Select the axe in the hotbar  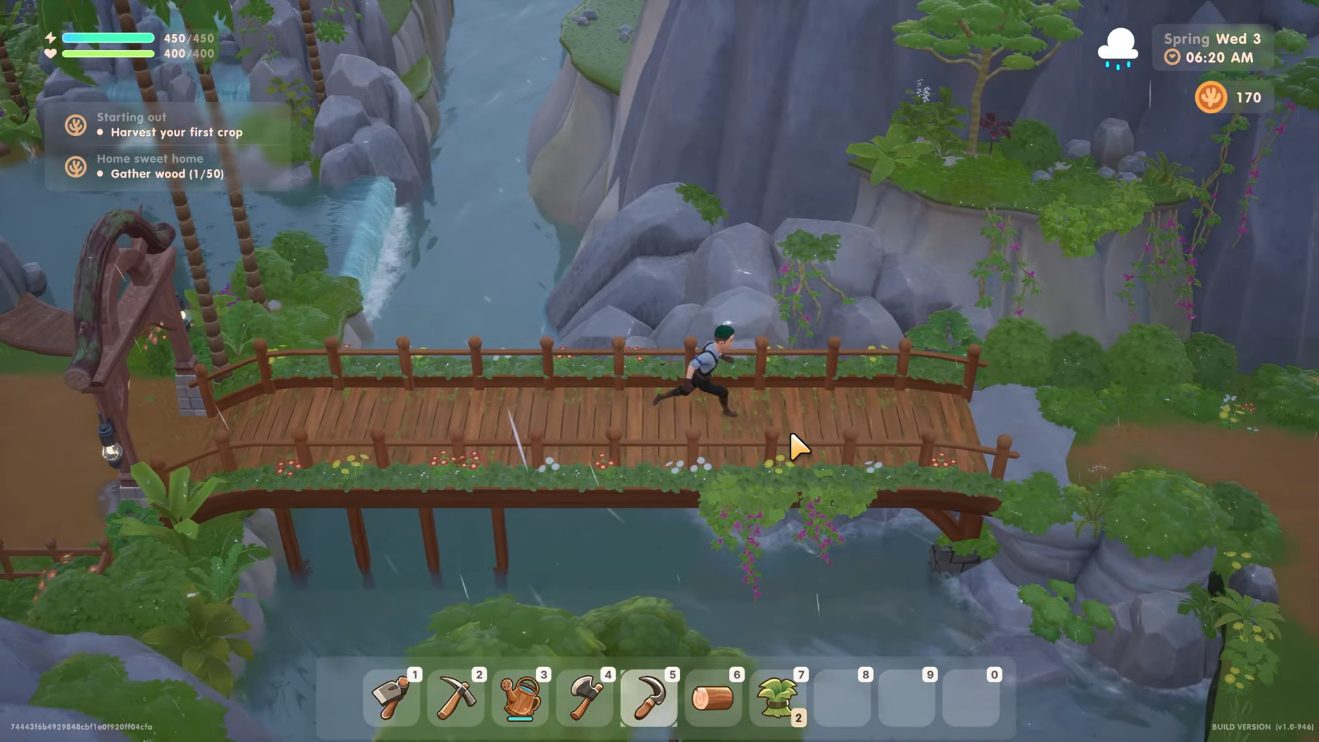point(584,697)
